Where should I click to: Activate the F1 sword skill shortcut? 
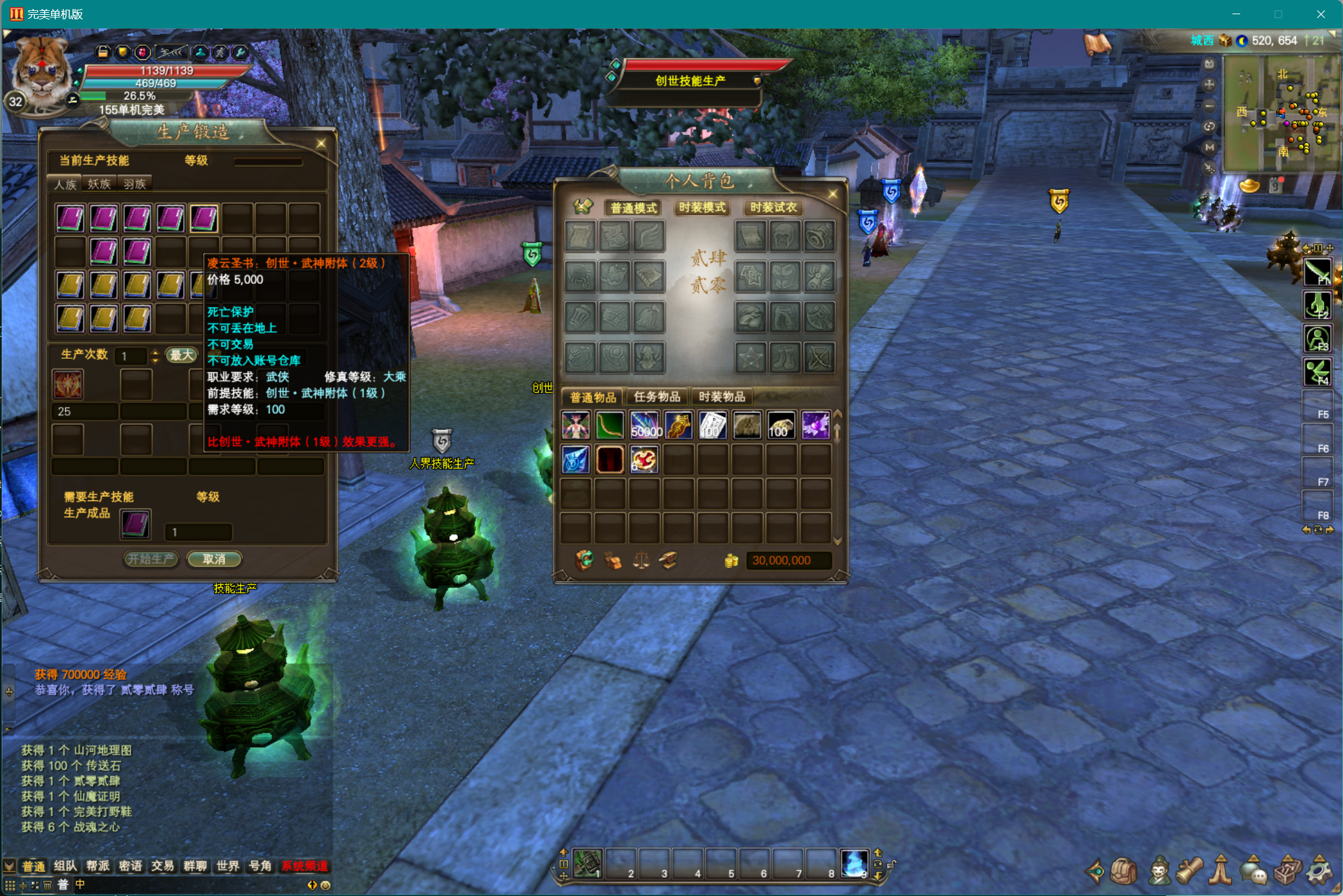[x=1317, y=272]
